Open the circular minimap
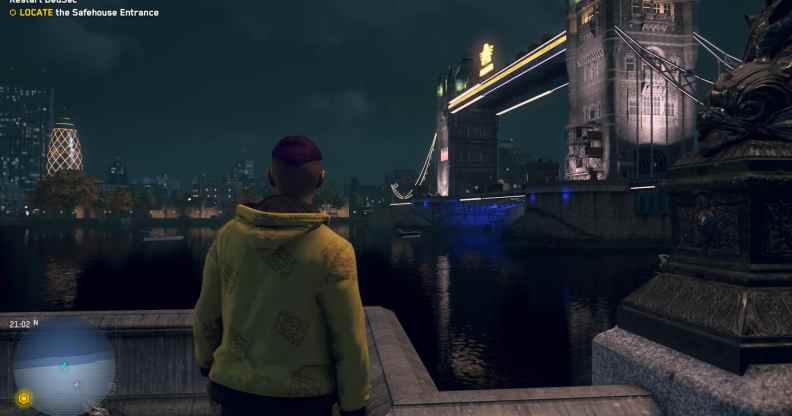This screenshot has height=416, width=792. (64, 365)
